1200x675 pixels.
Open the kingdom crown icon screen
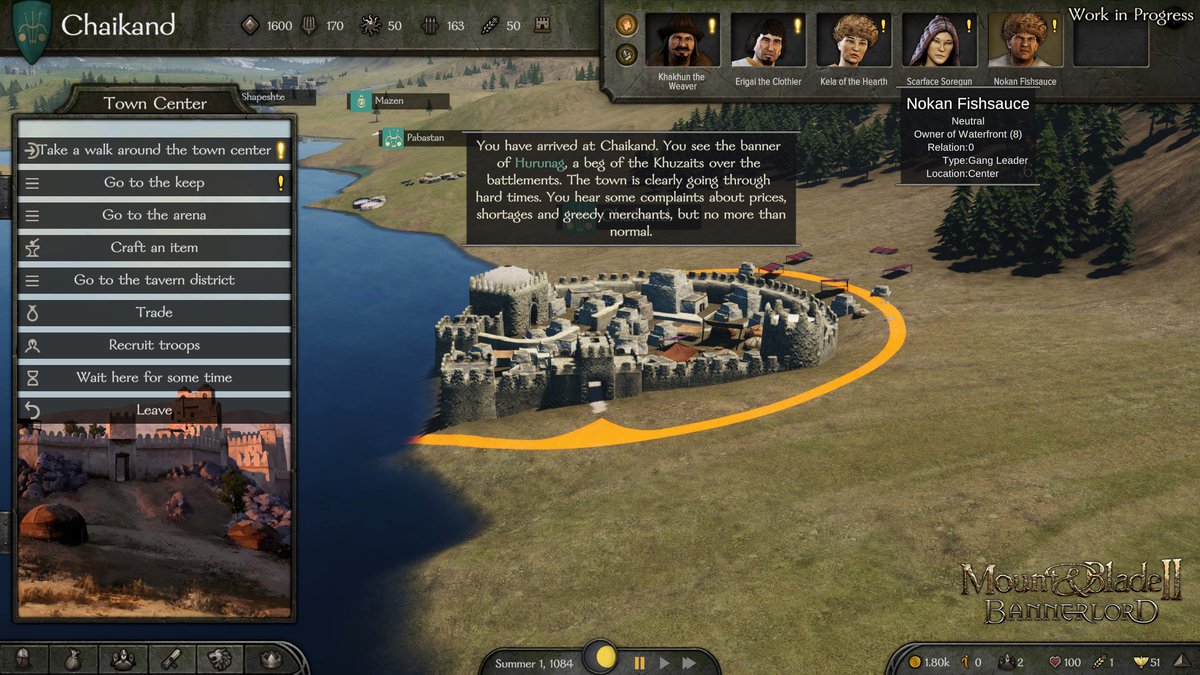pyautogui.click(x=270, y=659)
